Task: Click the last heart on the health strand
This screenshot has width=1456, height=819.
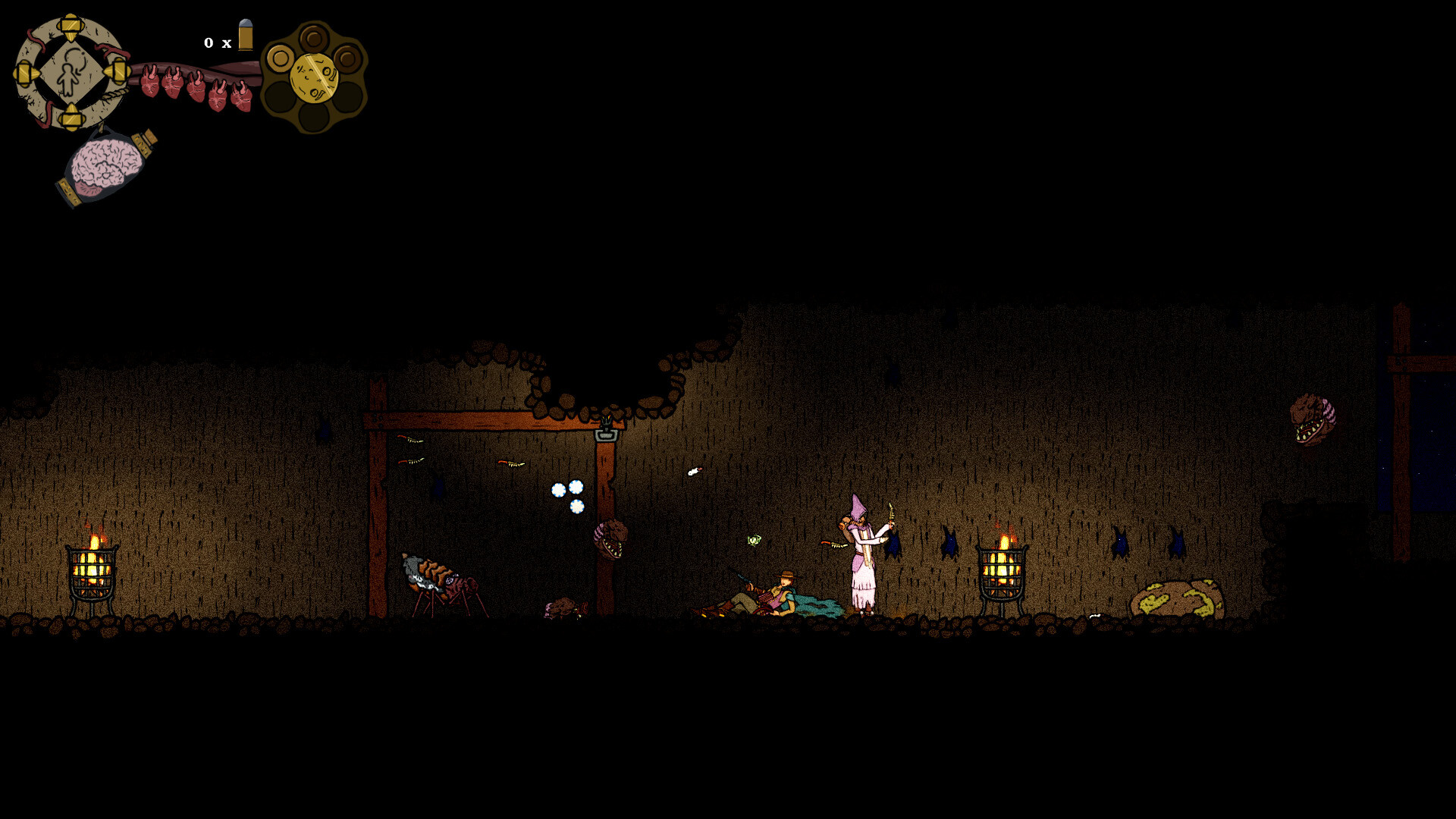Action: tap(243, 95)
